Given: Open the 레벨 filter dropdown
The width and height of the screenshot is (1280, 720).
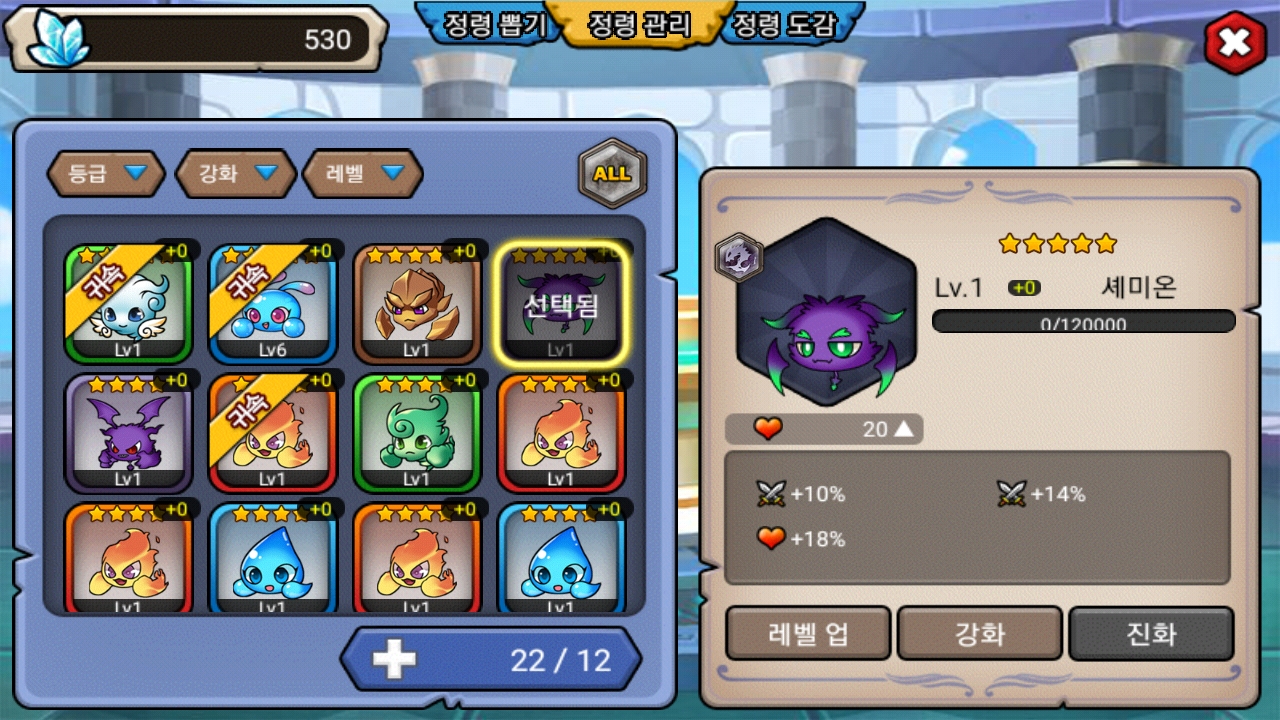Looking at the screenshot, I should pyautogui.click(x=363, y=174).
